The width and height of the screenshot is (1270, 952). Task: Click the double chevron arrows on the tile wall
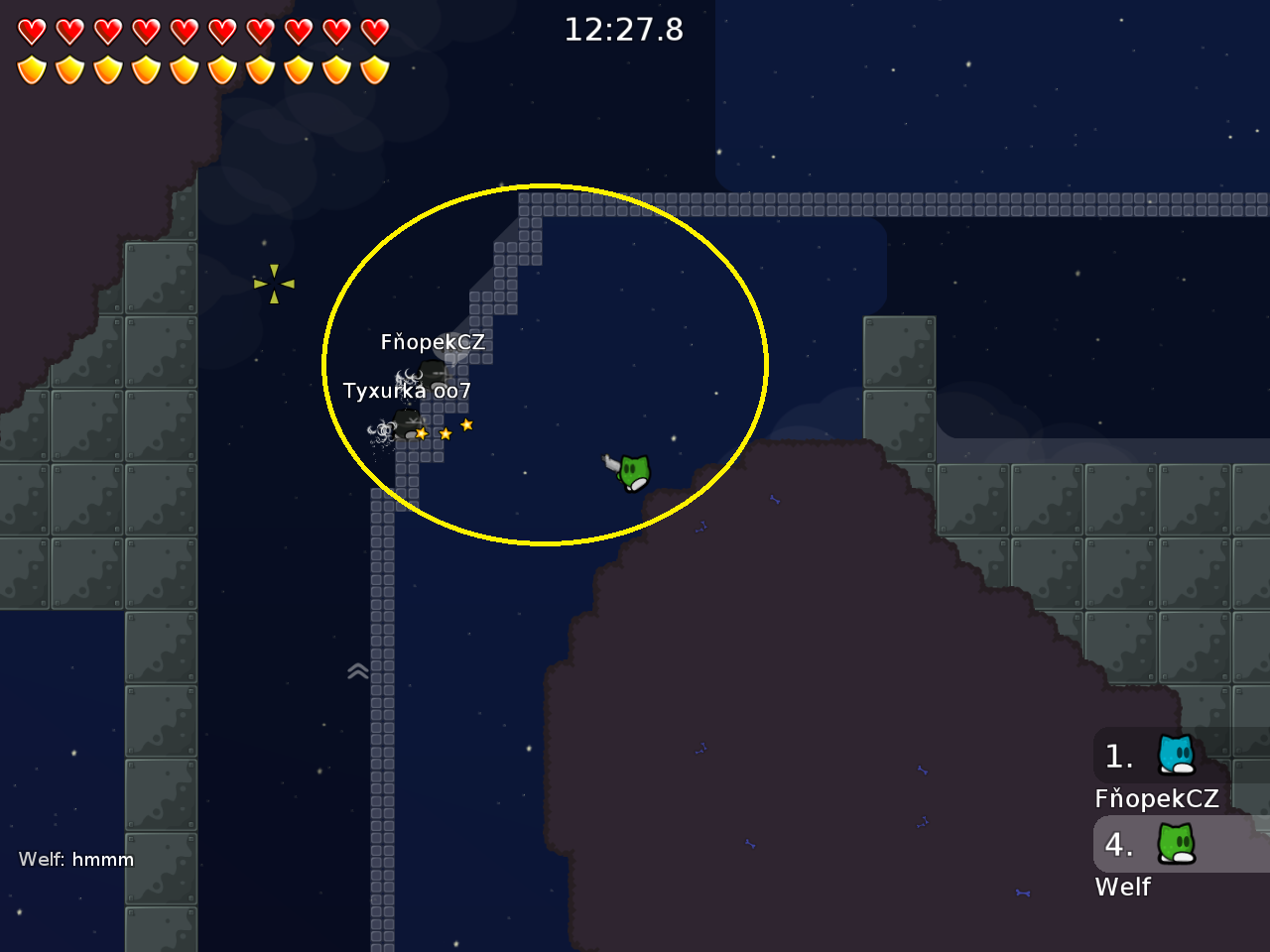pos(357,670)
